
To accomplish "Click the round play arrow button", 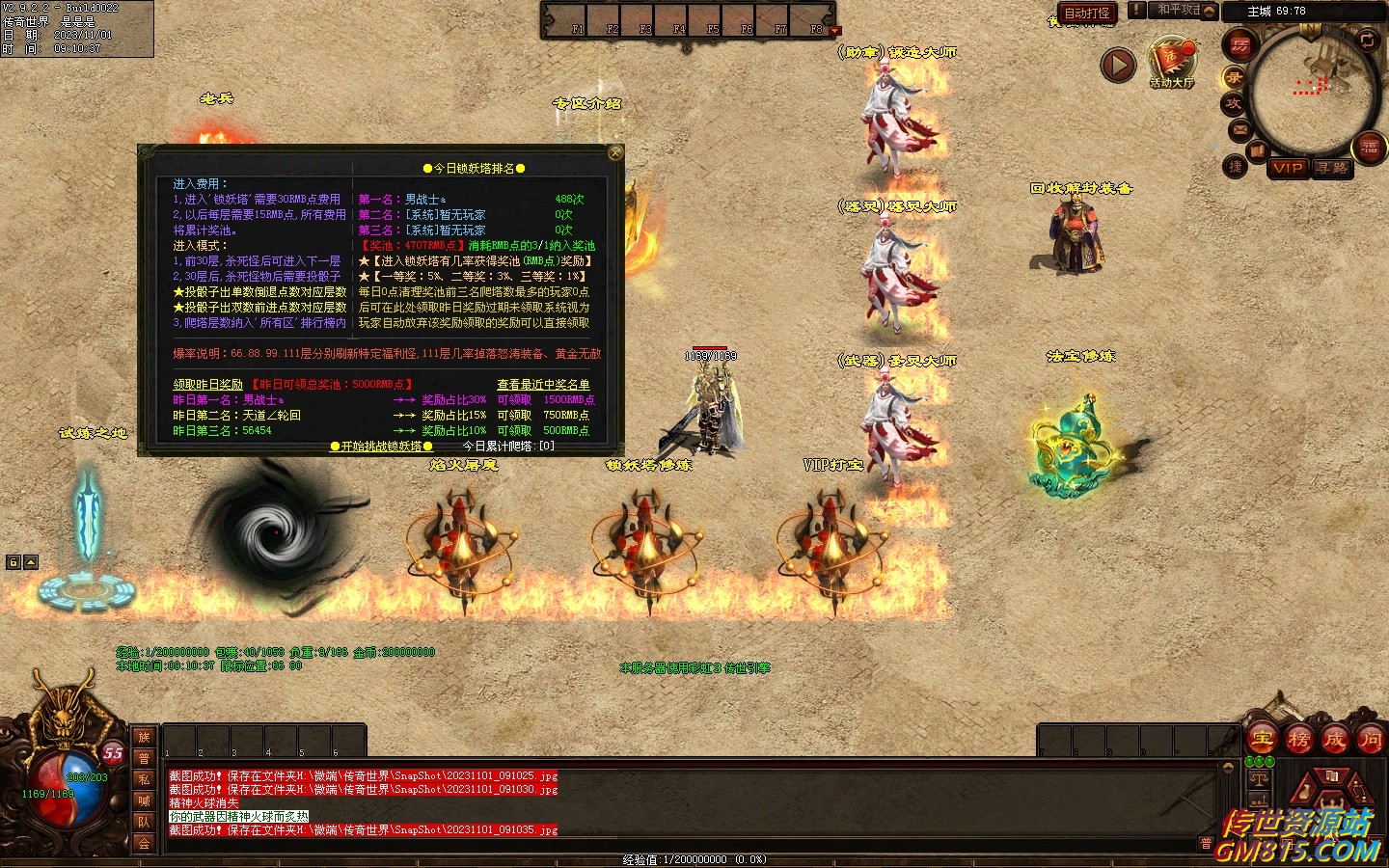I will click(1118, 65).
